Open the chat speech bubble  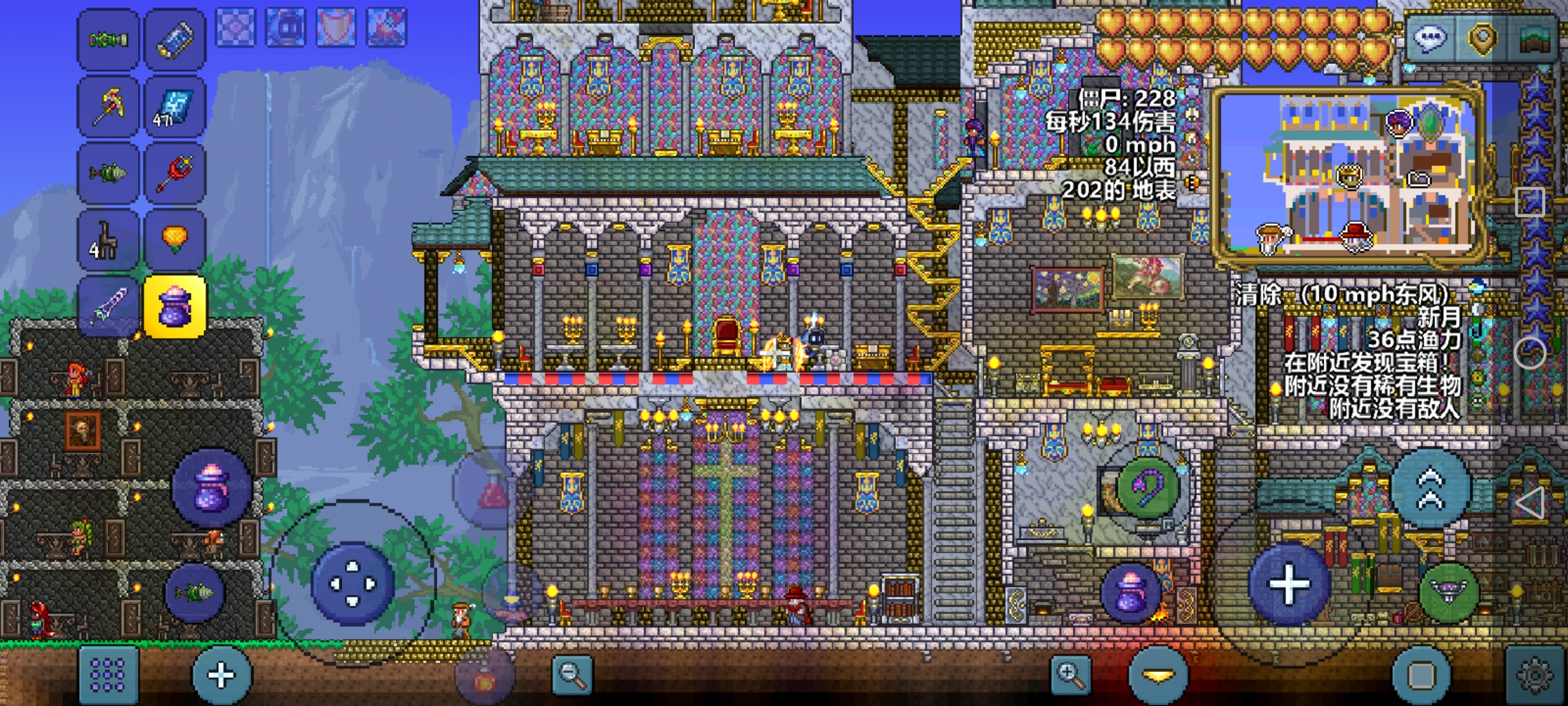pyautogui.click(x=1429, y=38)
